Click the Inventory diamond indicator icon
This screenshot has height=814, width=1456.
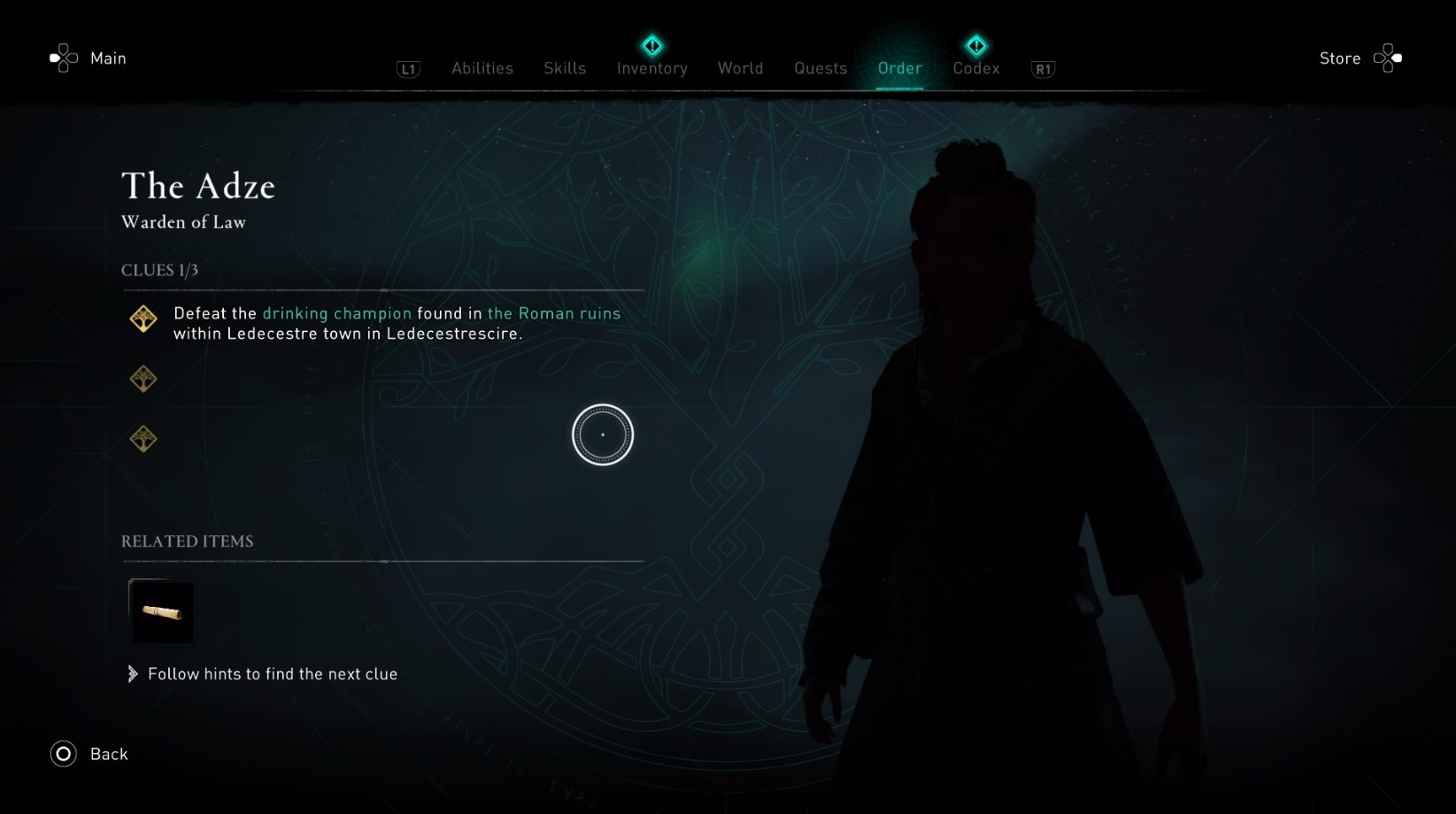(651, 44)
